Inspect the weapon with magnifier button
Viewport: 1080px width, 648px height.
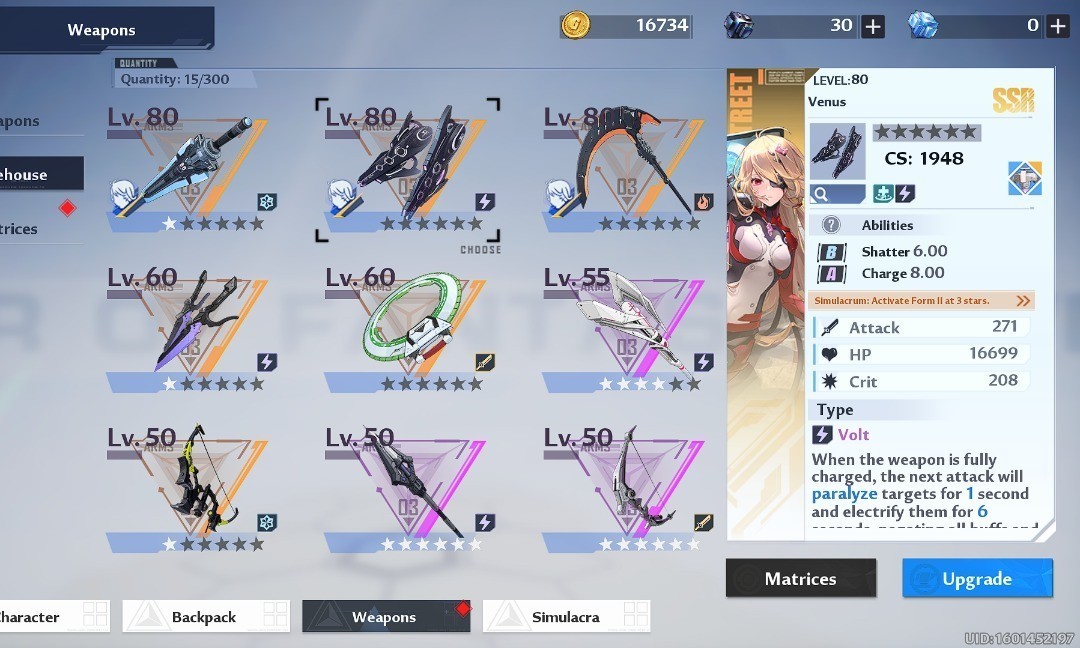837,193
